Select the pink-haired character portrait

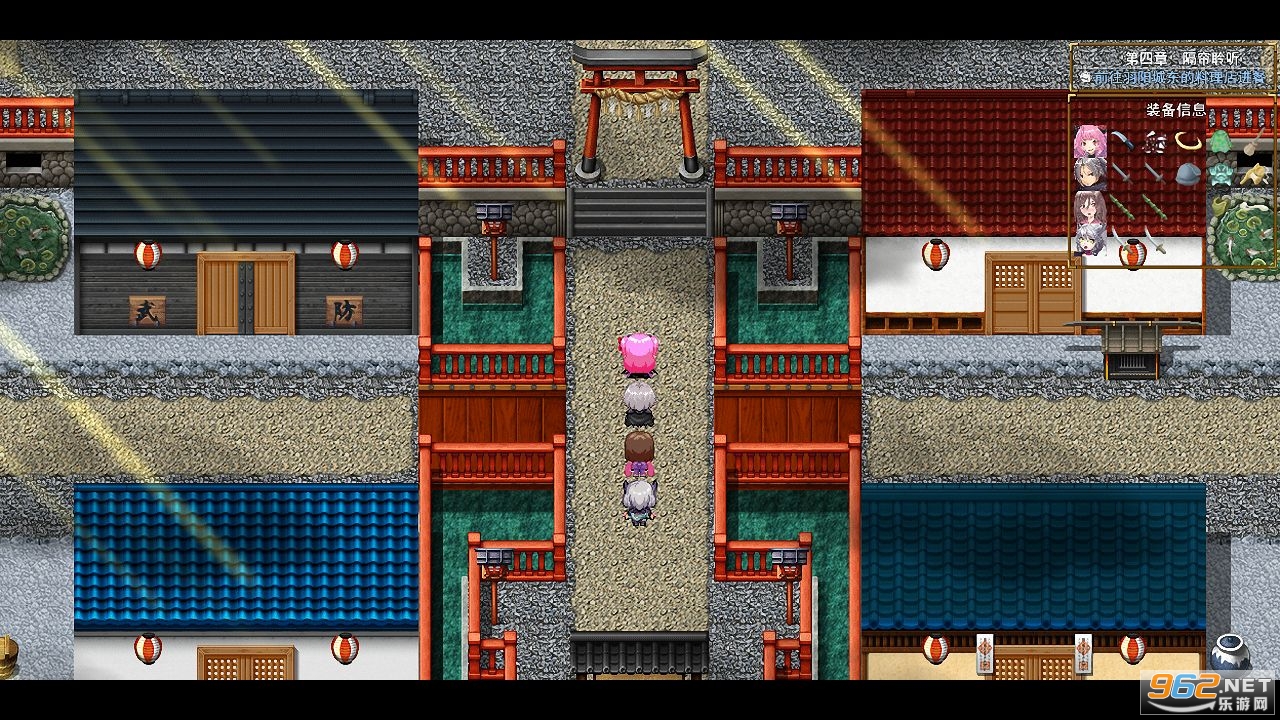(1089, 141)
